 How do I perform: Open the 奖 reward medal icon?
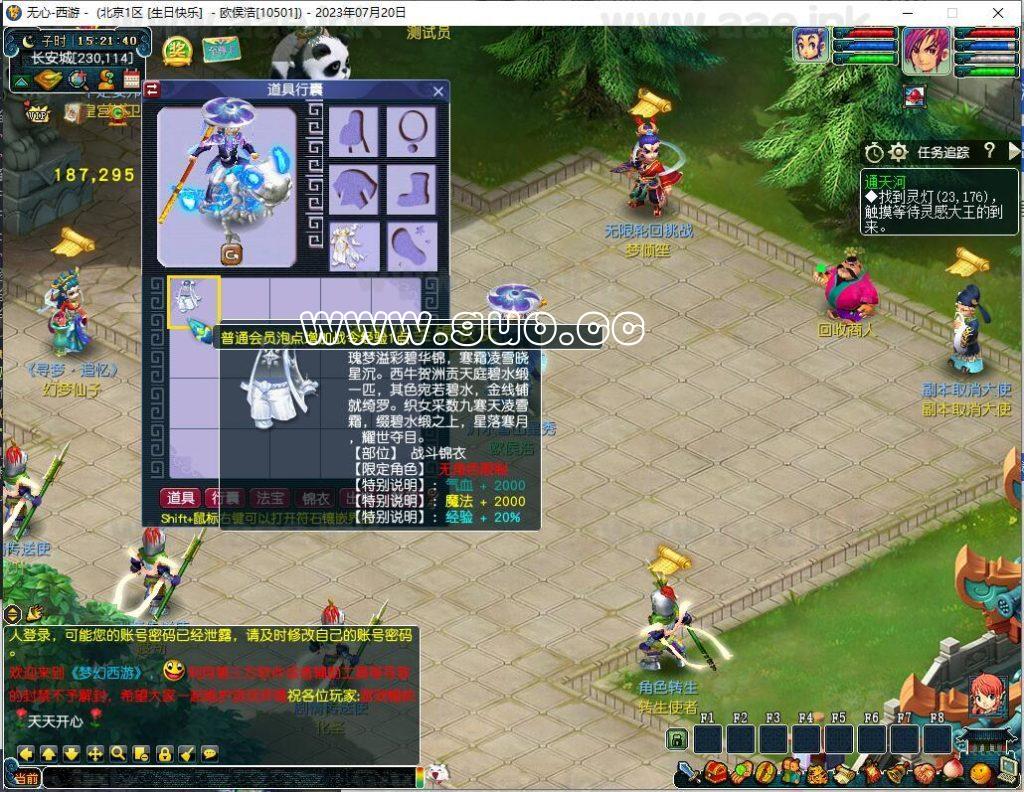point(177,49)
